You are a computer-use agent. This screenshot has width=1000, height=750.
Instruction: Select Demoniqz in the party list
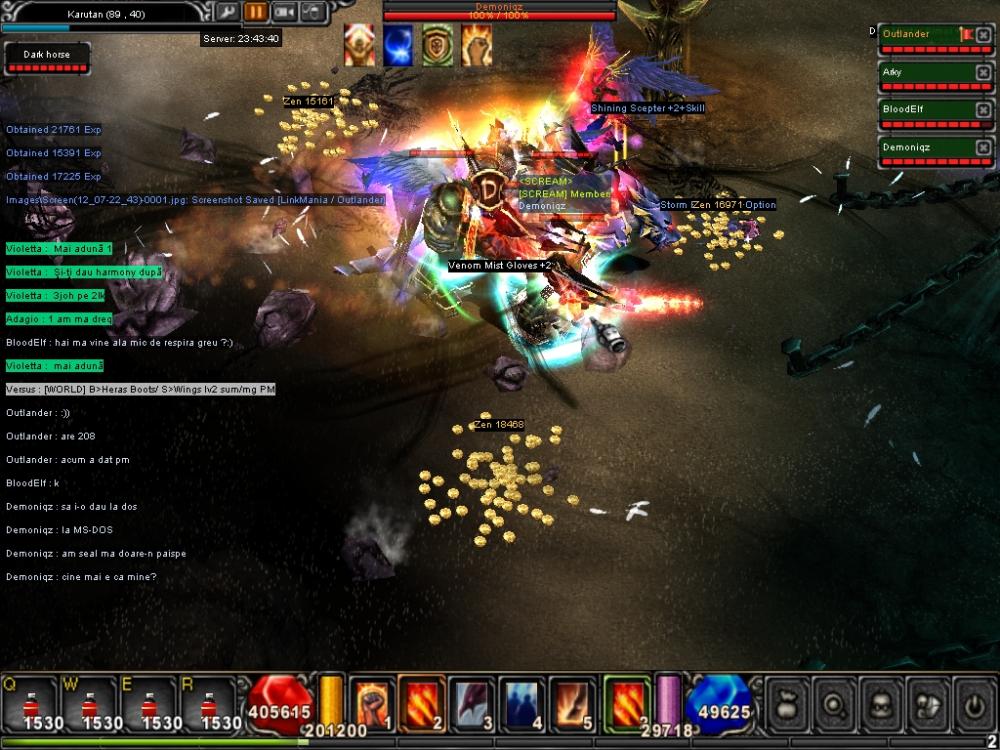pyautogui.click(x=918, y=147)
